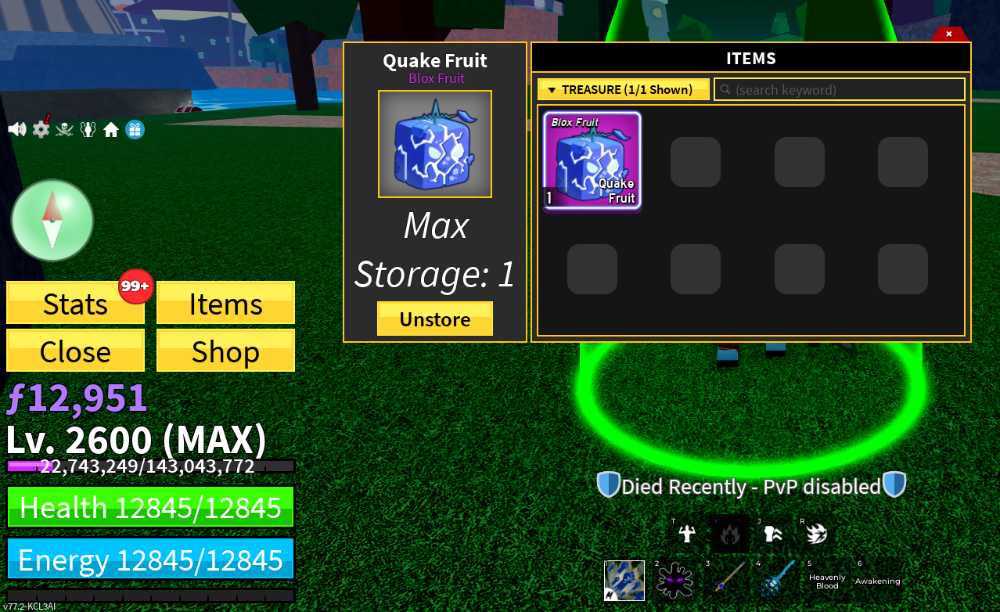Select the Awakening hotbar slot

tap(877, 580)
